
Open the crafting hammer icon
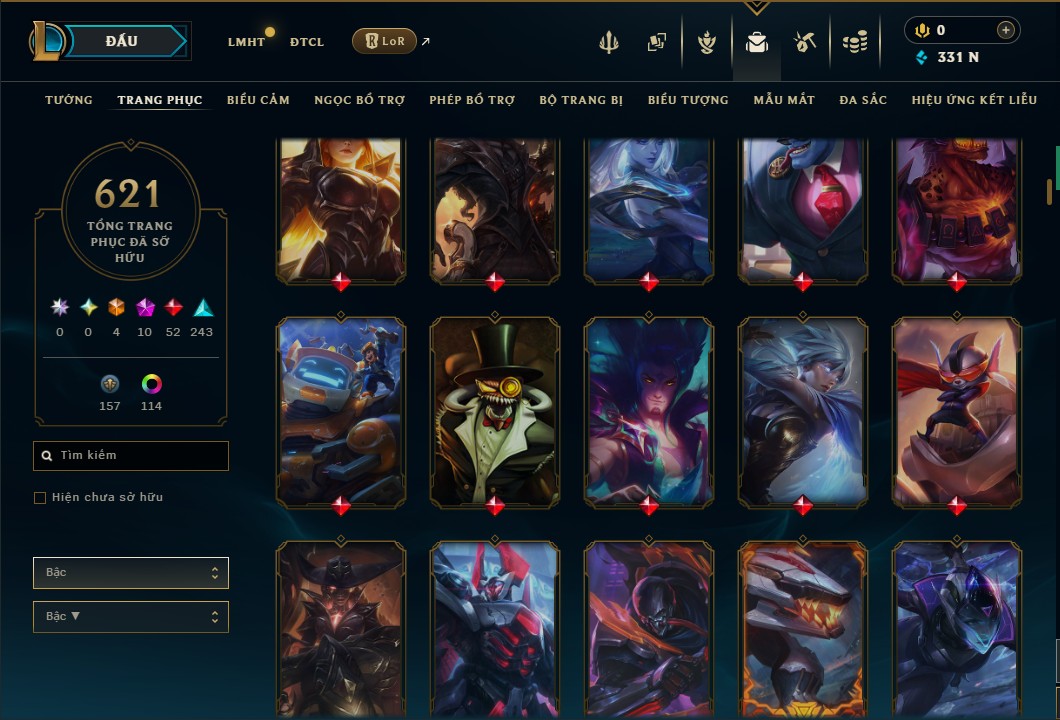click(x=805, y=42)
